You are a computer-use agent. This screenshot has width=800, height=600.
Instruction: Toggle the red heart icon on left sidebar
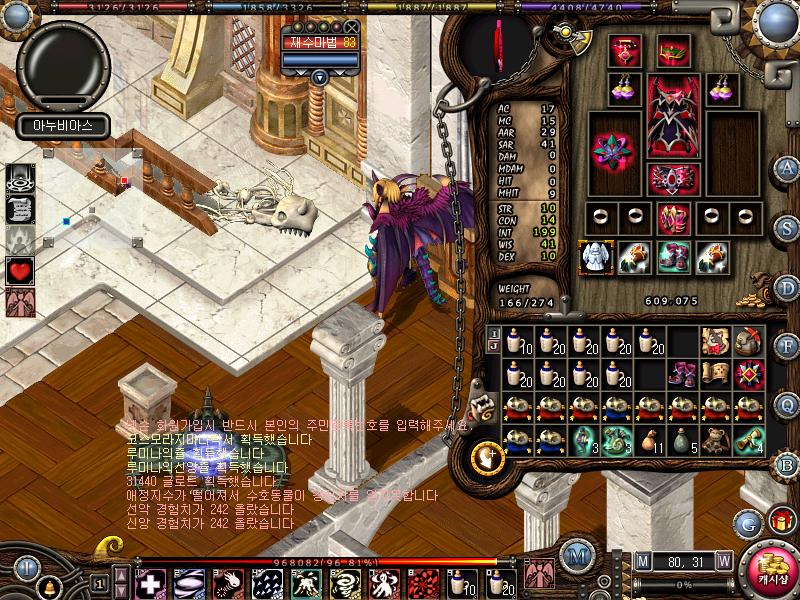(x=21, y=269)
